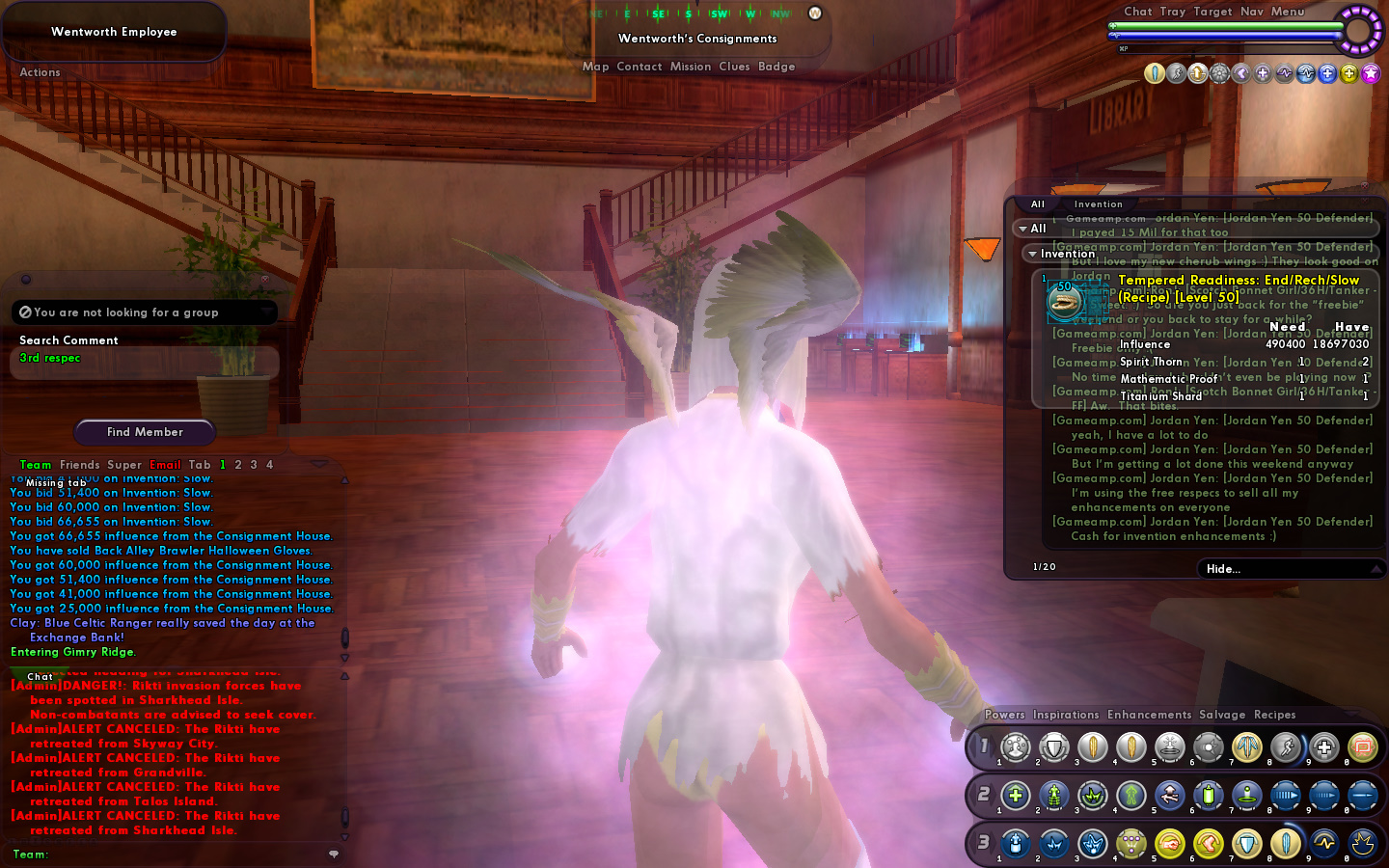This screenshot has height=868, width=1389.
Task: Toggle the Tray window from the top bar
Action: click(1173, 12)
